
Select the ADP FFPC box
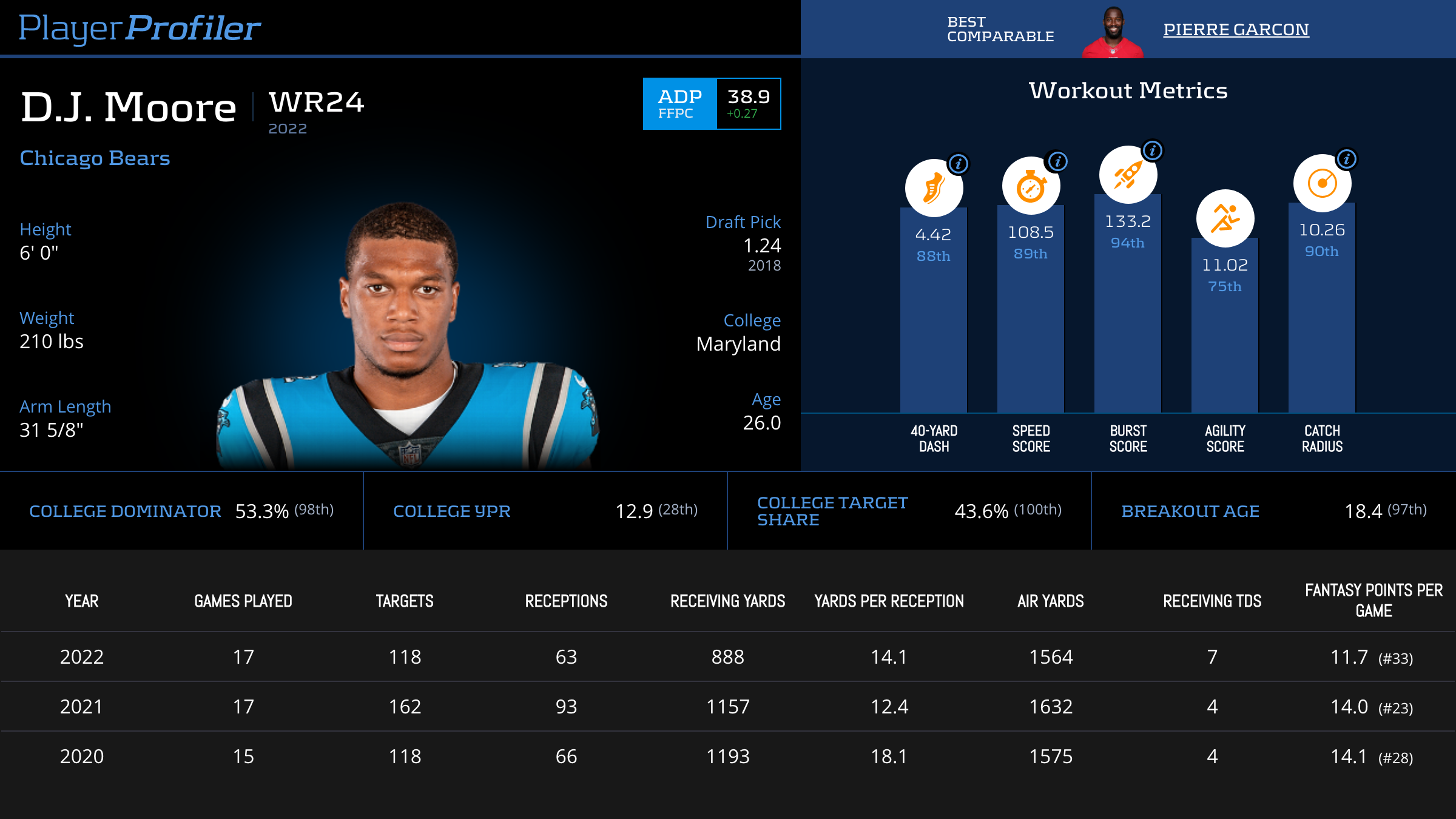point(712,104)
